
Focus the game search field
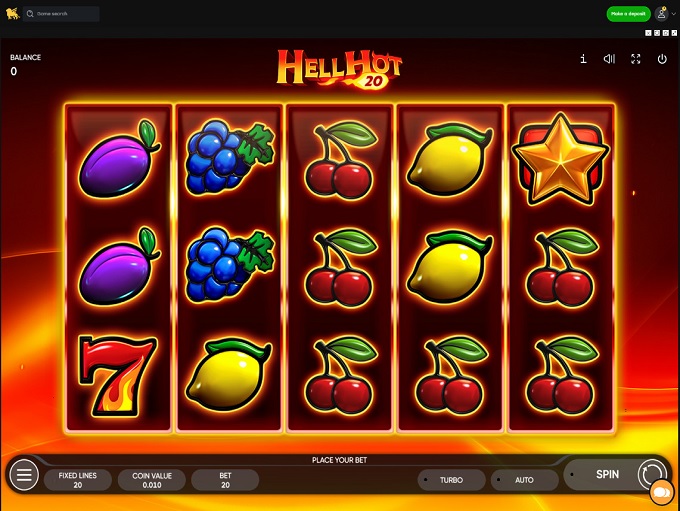(x=65, y=14)
